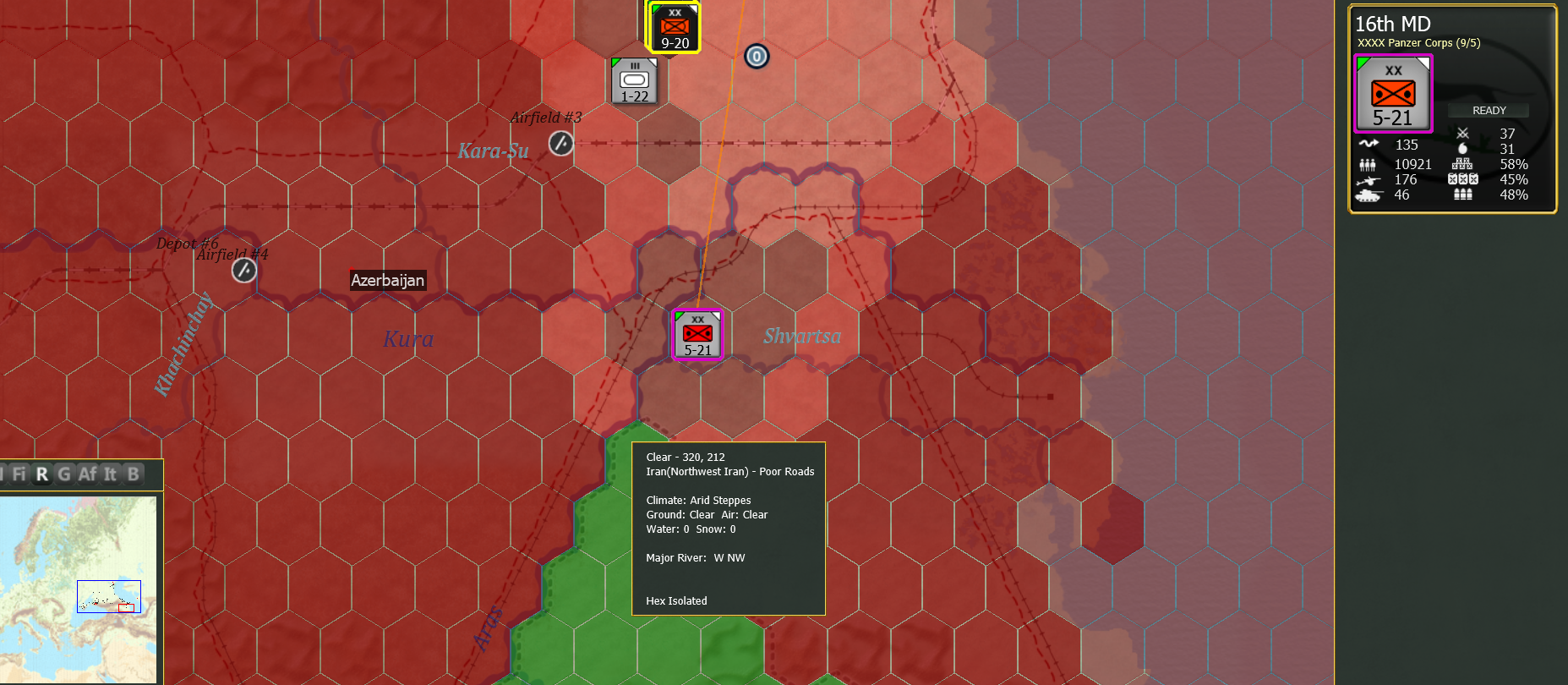The image size is (1568, 685).
Task: Click the fuel drop icon showing 31
Action: 1463,147
